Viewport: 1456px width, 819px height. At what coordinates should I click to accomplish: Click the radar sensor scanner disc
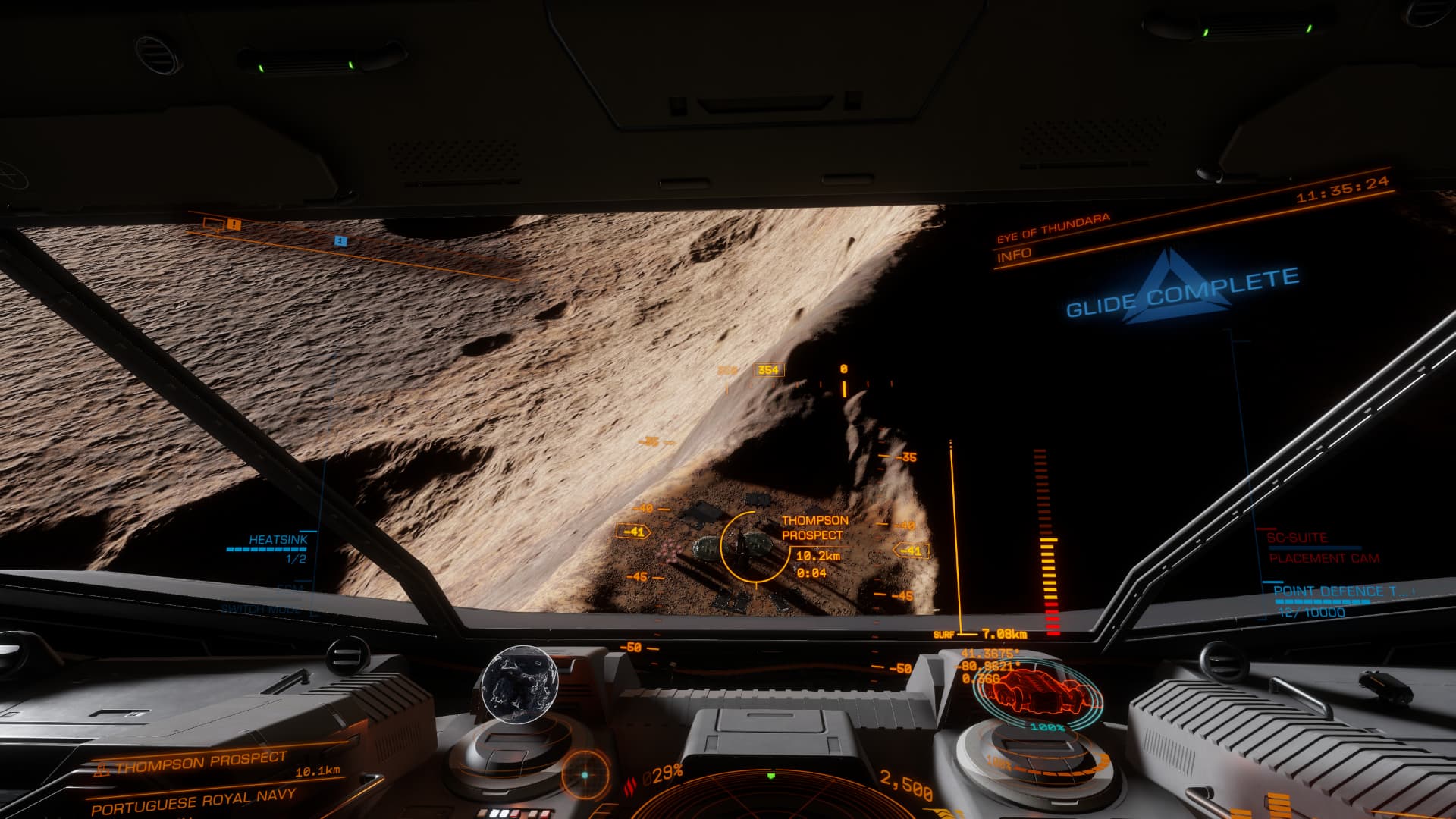tap(772, 798)
